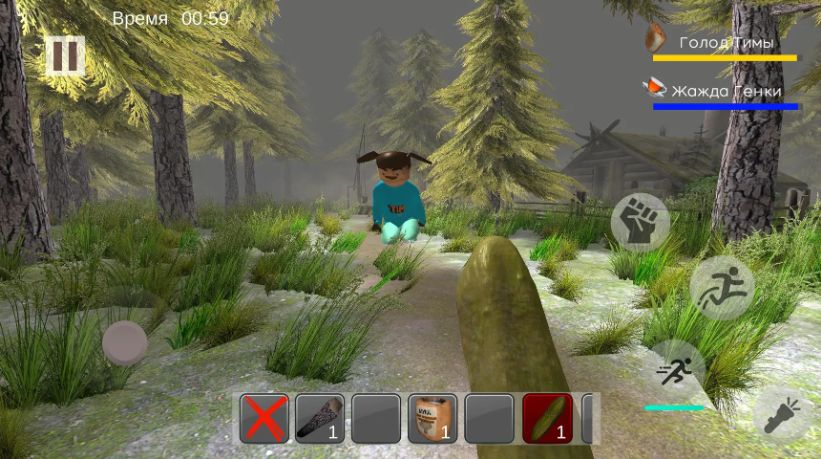
Task: Select the cucumber hotbar slot
Action: pyautogui.click(x=547, y=418)
